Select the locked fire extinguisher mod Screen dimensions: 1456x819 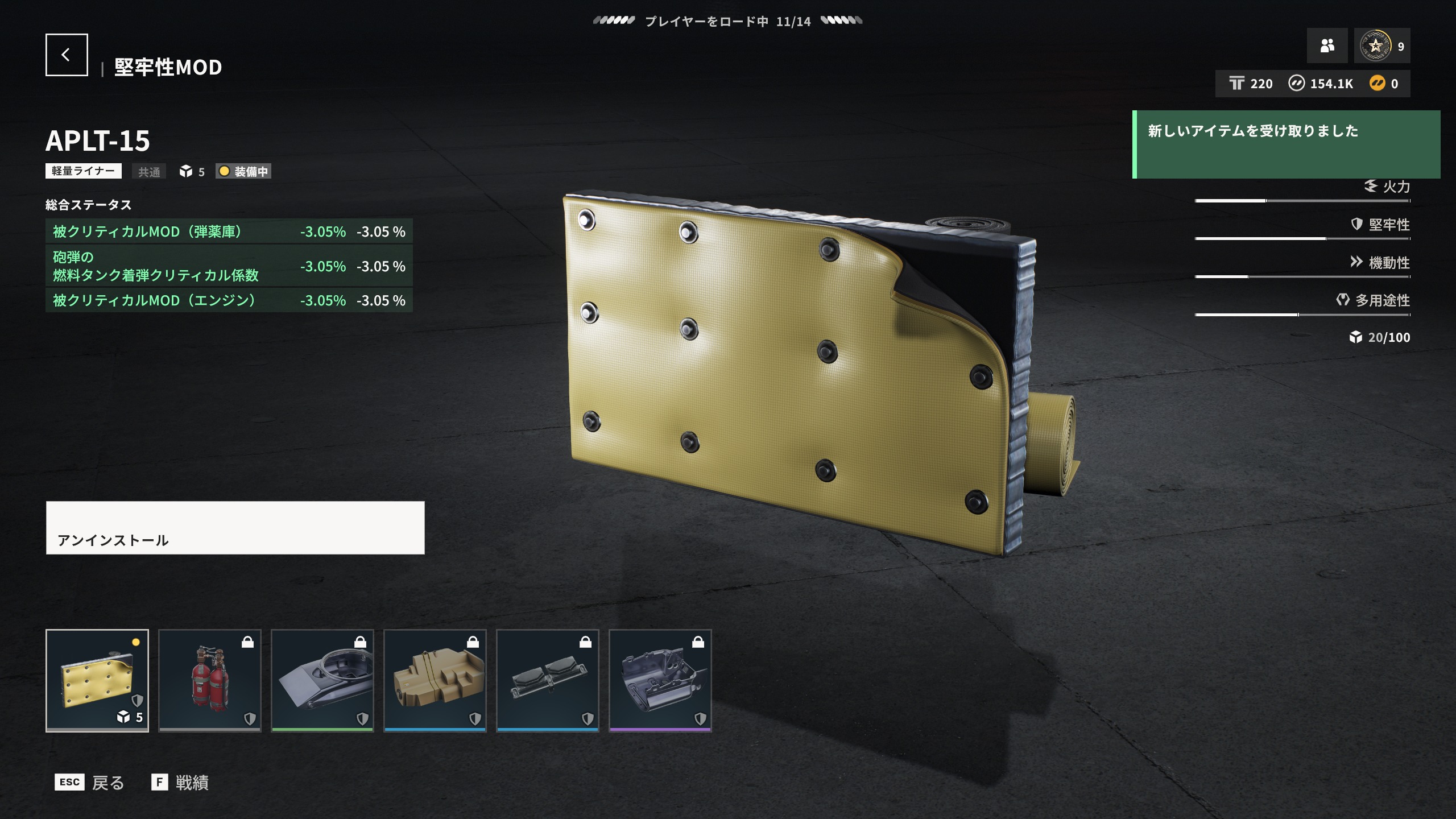[x=210, y=680]
